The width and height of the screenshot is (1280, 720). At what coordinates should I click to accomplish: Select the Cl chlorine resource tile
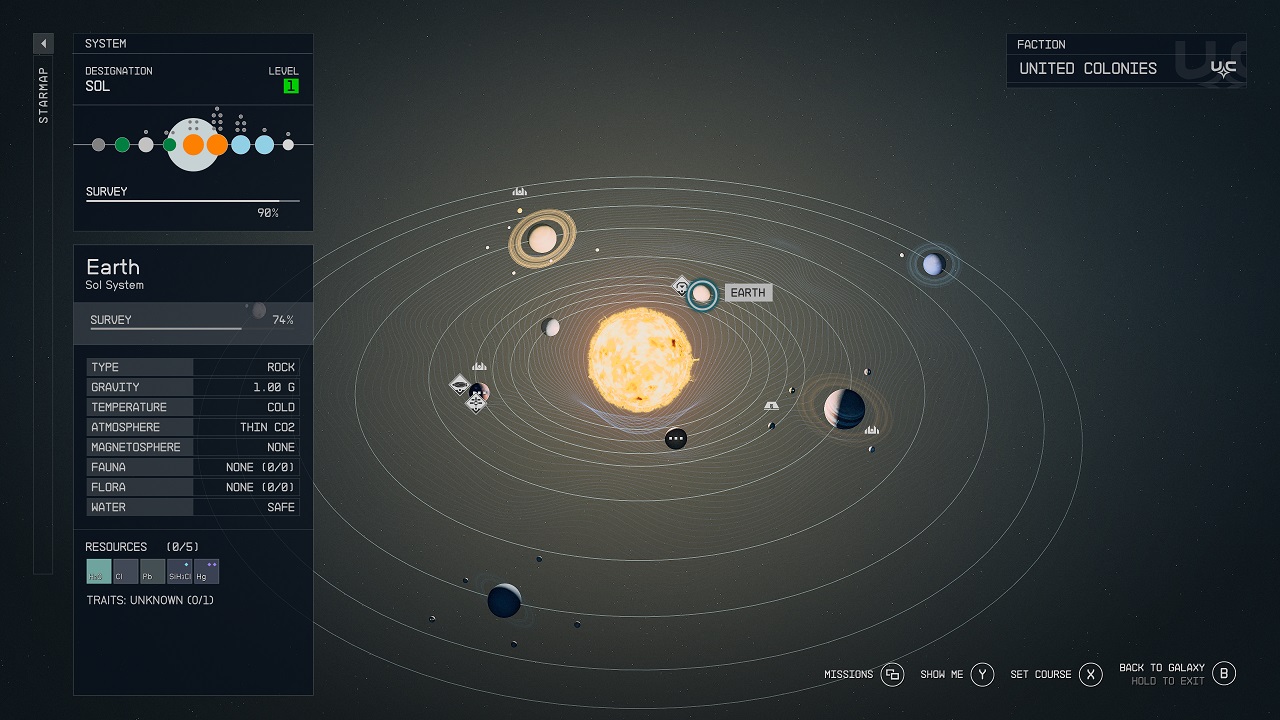pos(126,571)
